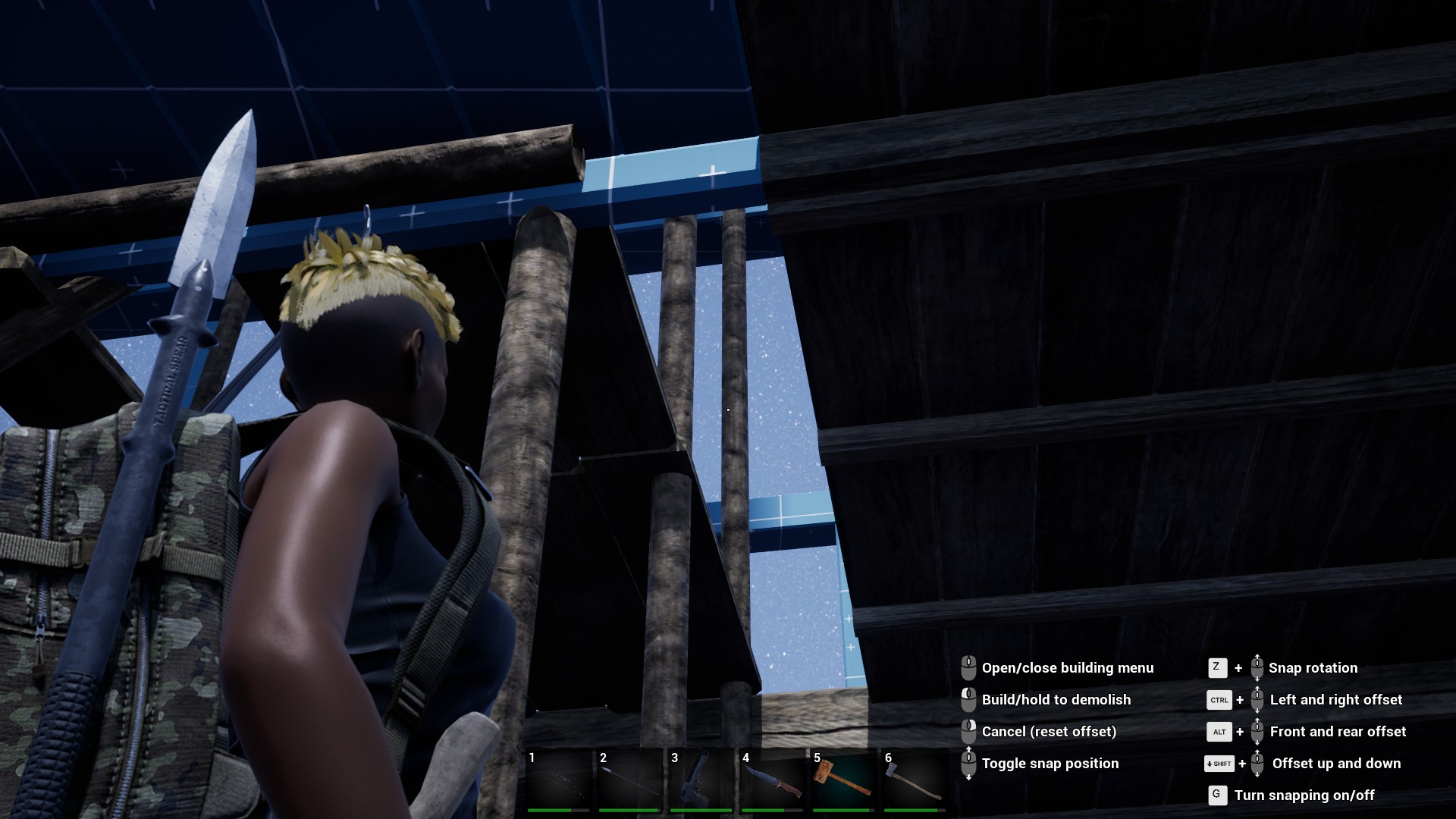1456x819 pixels.
Task: Equip the spear from hotbar slot 2
Action: click(629, 781)
